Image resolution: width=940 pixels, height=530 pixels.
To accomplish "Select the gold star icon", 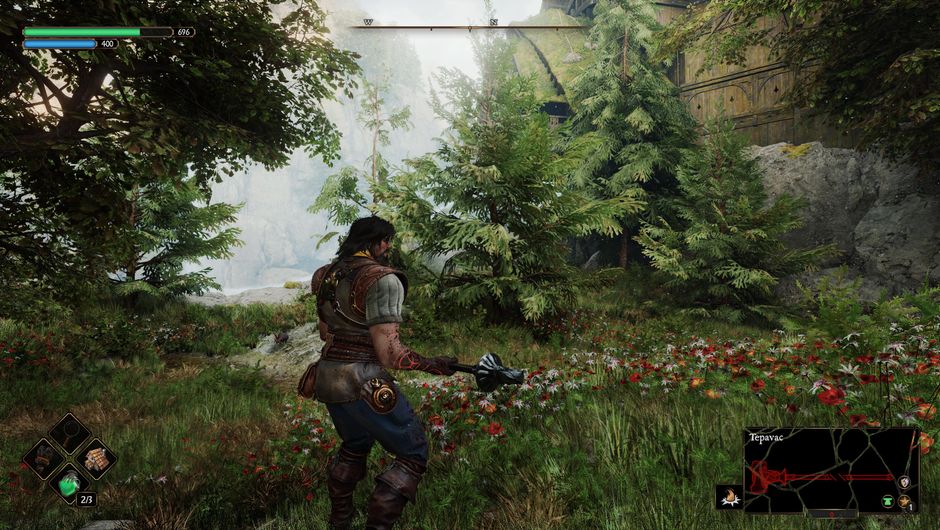I will coord(906,502).
